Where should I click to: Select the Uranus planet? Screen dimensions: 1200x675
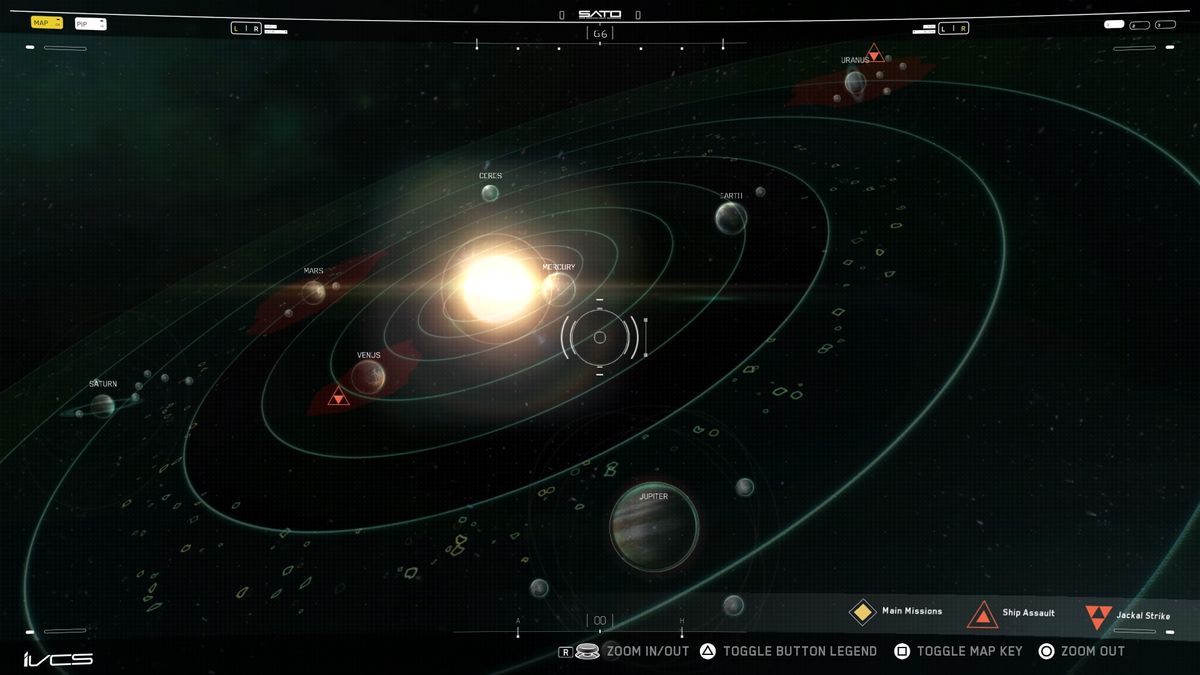(x=855, y=83)
